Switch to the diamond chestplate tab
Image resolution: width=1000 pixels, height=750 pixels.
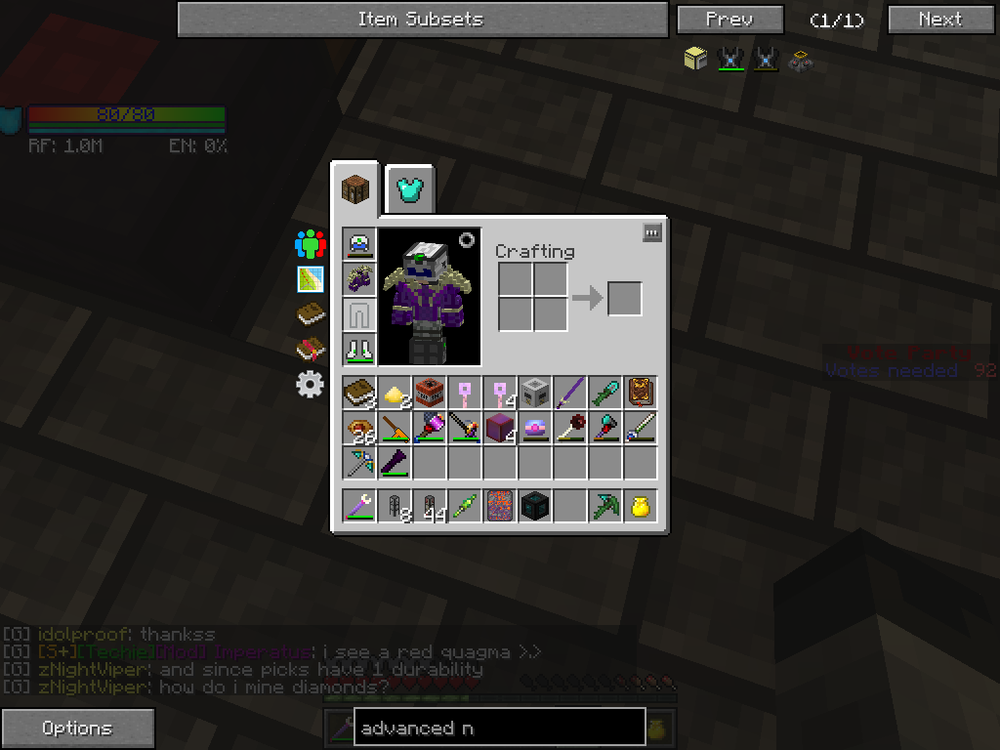(x=410, y=190)
